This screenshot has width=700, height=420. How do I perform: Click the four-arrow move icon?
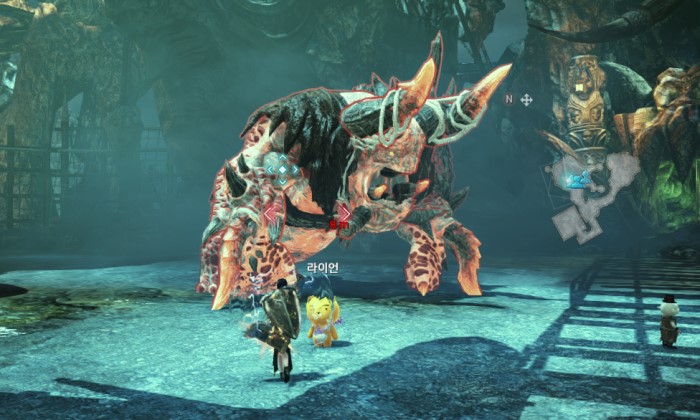tap(526, 99)
